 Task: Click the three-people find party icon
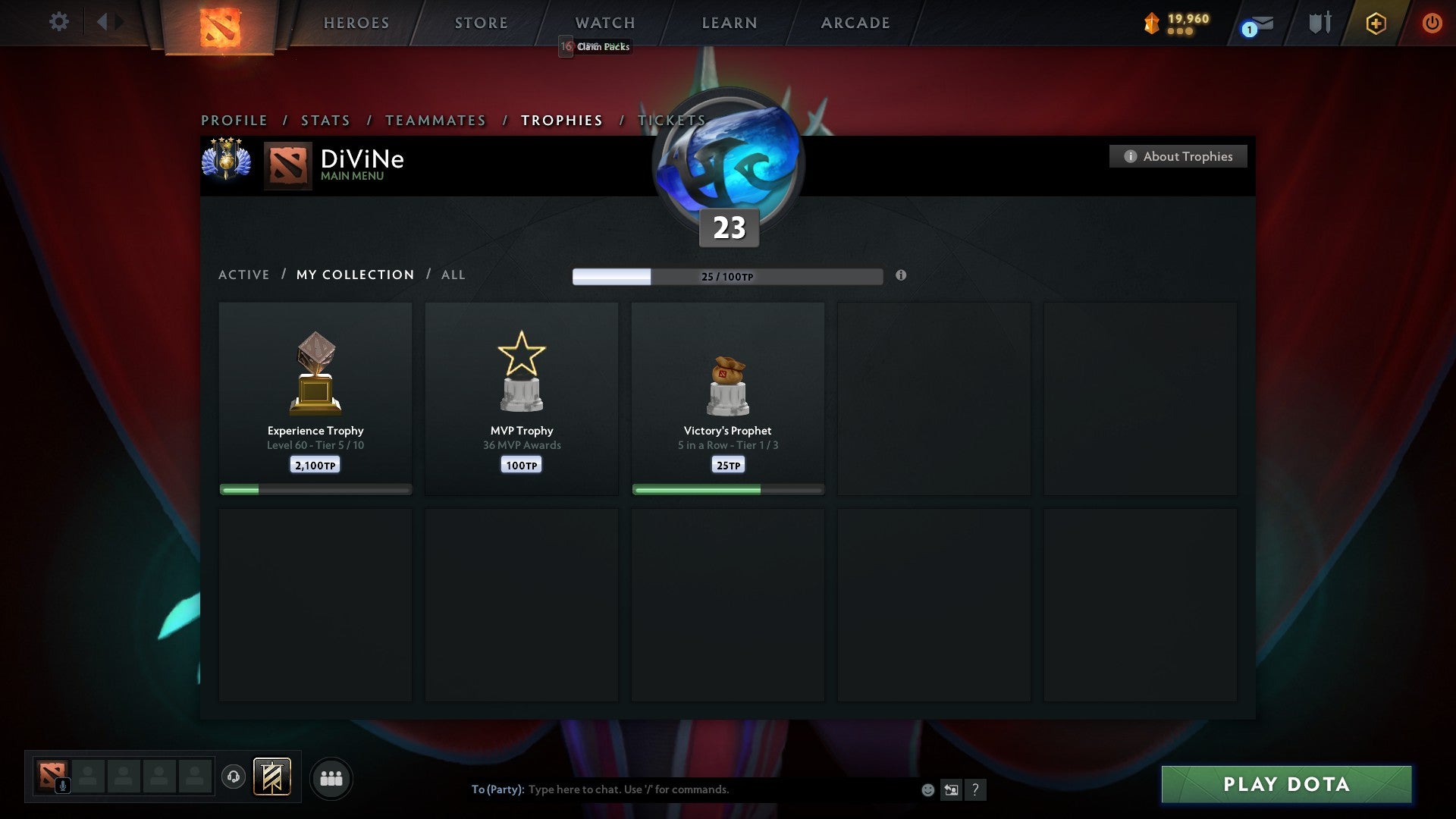point(331,778)
